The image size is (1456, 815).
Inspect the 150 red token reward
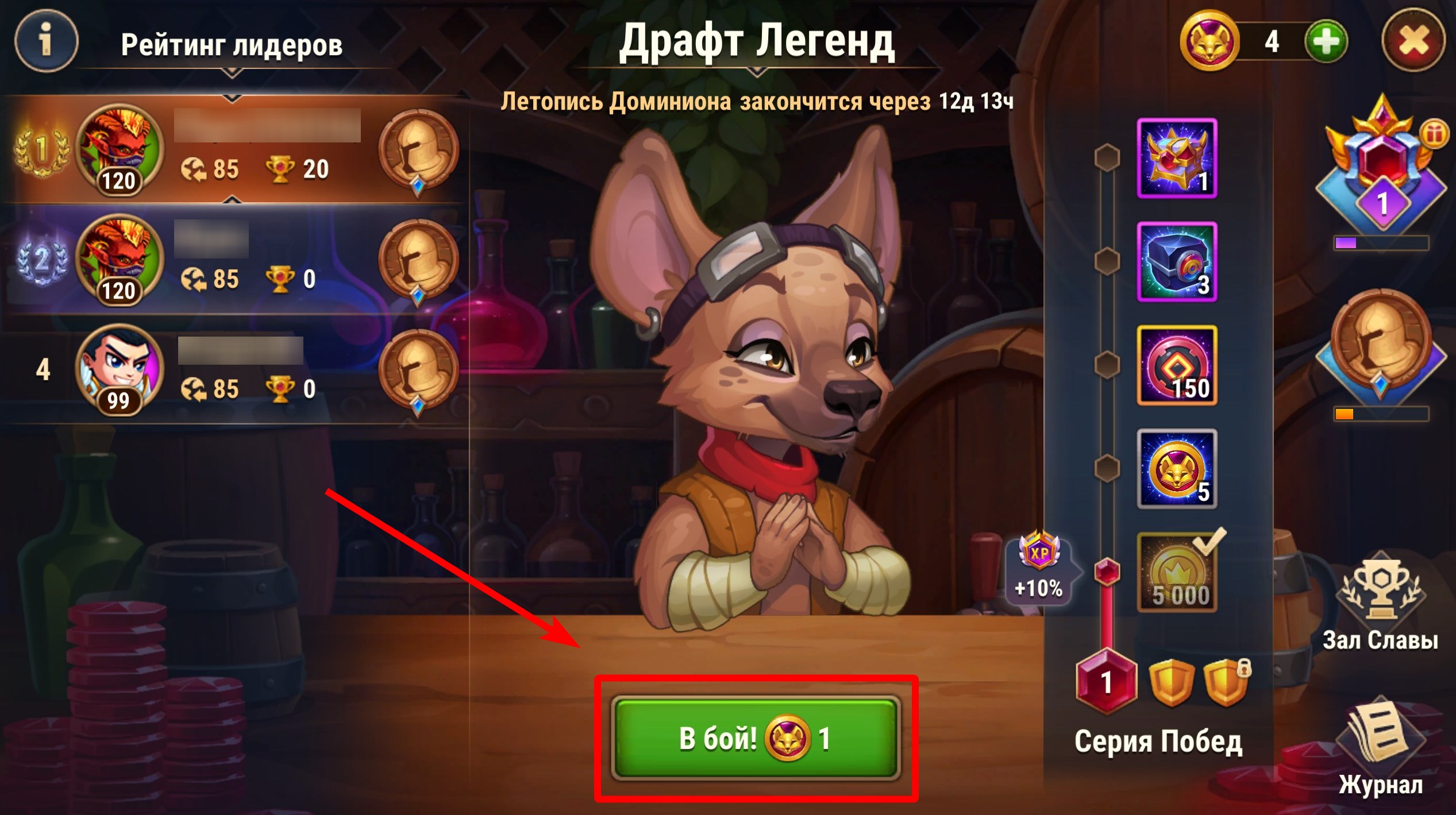1177,365
